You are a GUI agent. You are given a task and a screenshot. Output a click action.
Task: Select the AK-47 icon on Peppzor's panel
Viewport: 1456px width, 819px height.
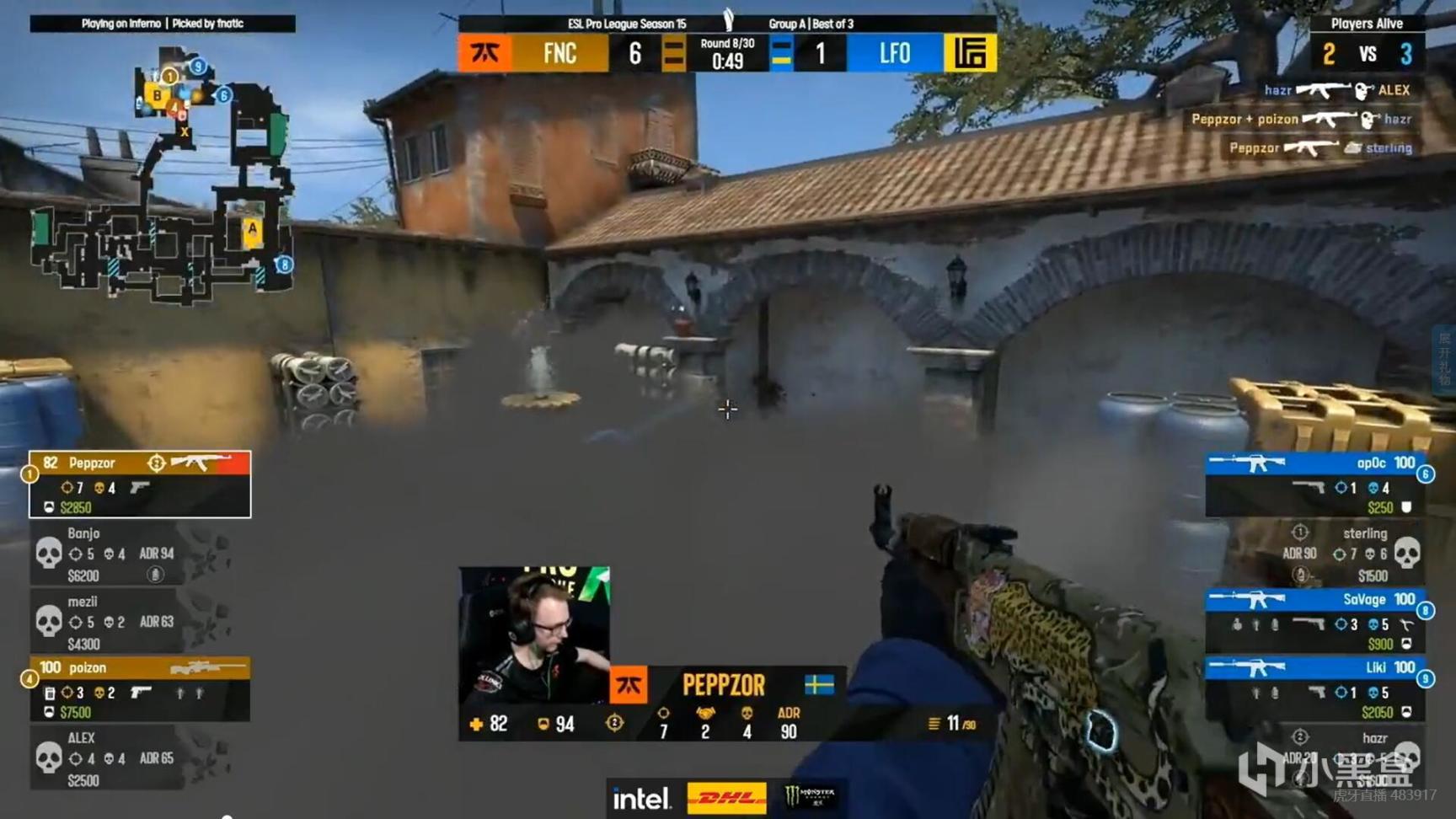click(x=201, y=463)
